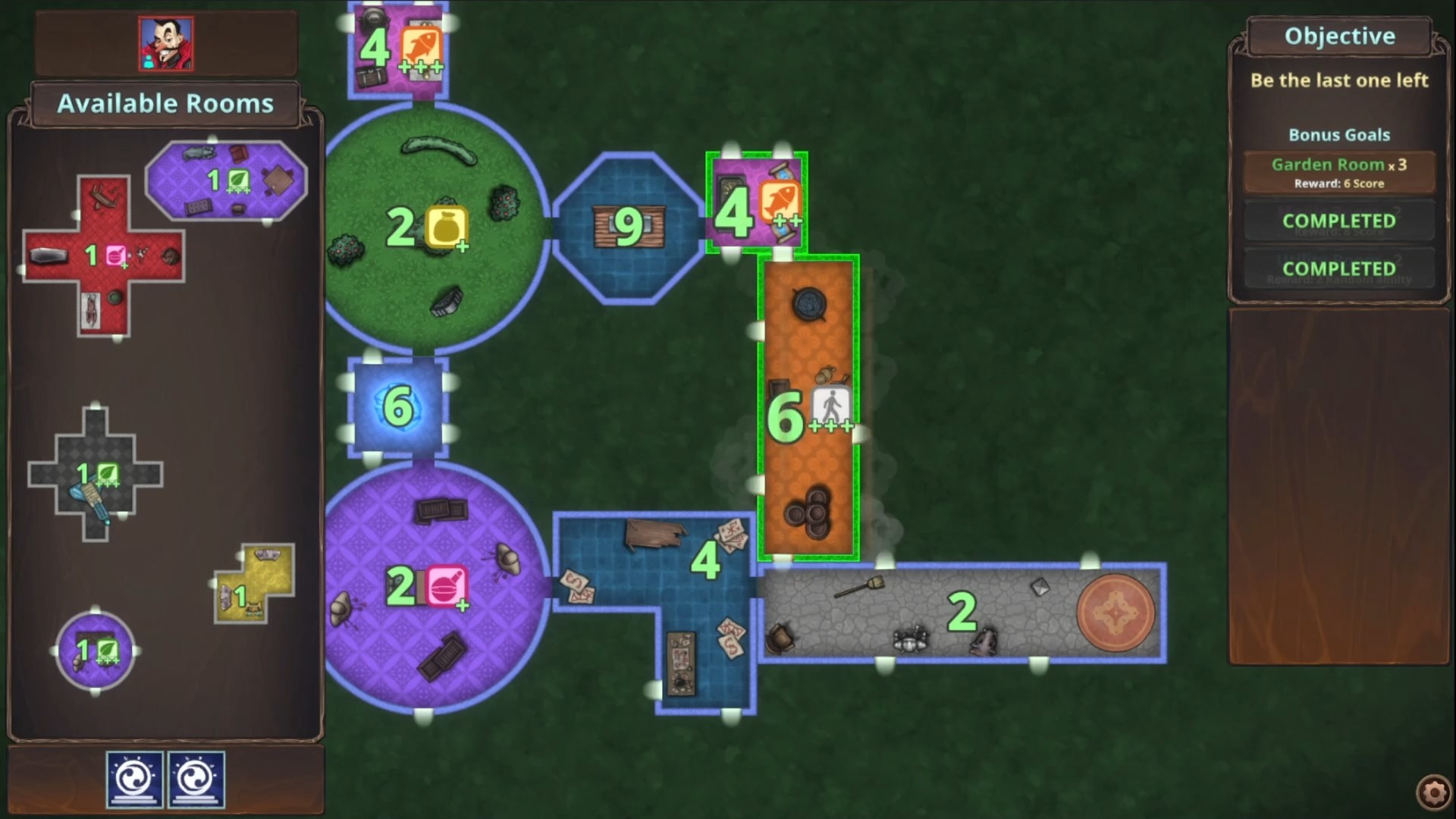Select the purple lab room with potion icon
The image size is (1456, 819).
click(436, 588)
